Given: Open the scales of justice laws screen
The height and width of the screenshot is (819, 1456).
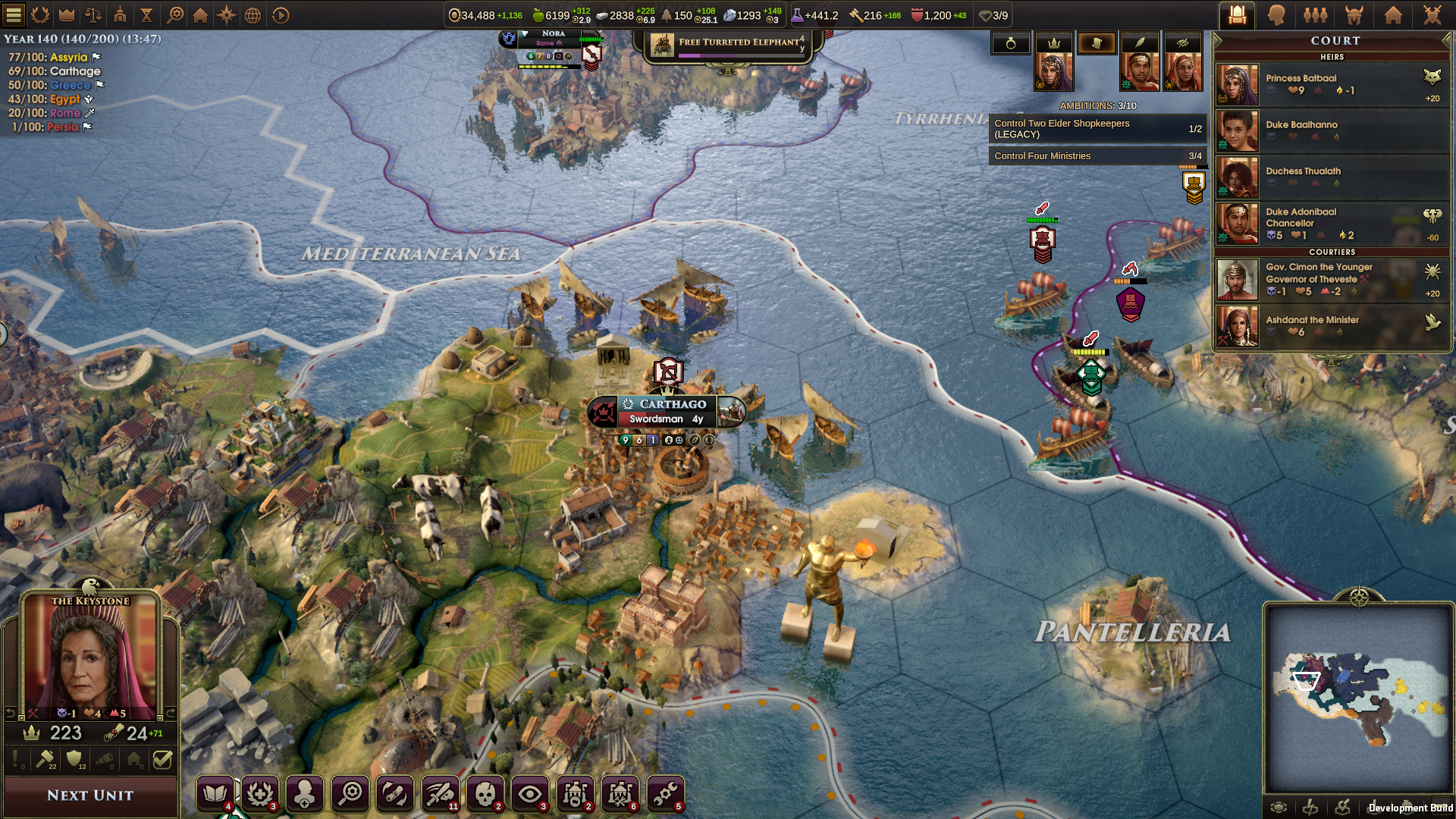Looking at the screenshot, I should 93,14.
